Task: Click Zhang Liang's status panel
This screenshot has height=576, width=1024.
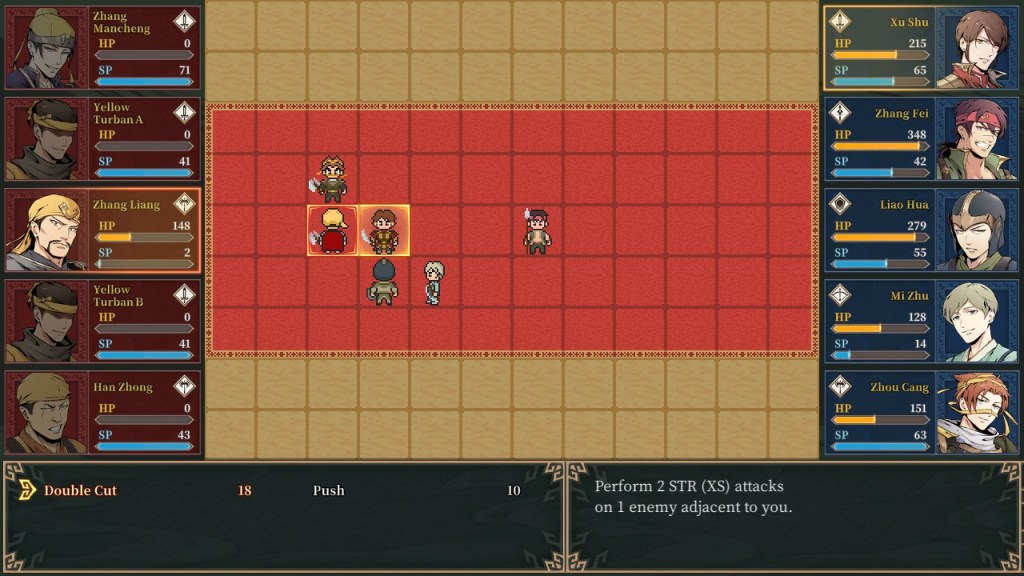Action: pyautogui.click(x=102, y=231)
